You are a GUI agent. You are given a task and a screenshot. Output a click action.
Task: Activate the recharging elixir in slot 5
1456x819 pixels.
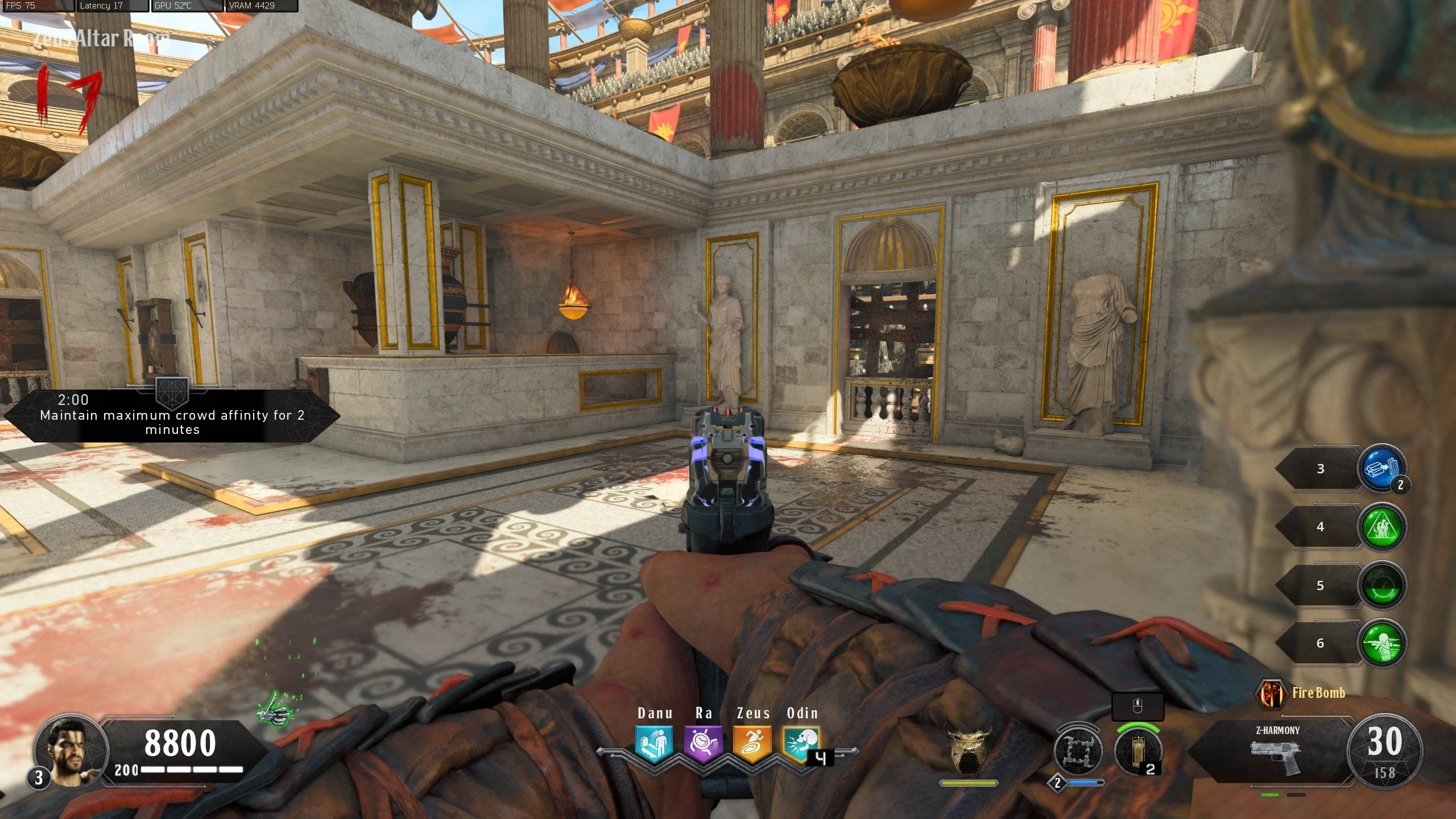click(x=1381, y=586)
